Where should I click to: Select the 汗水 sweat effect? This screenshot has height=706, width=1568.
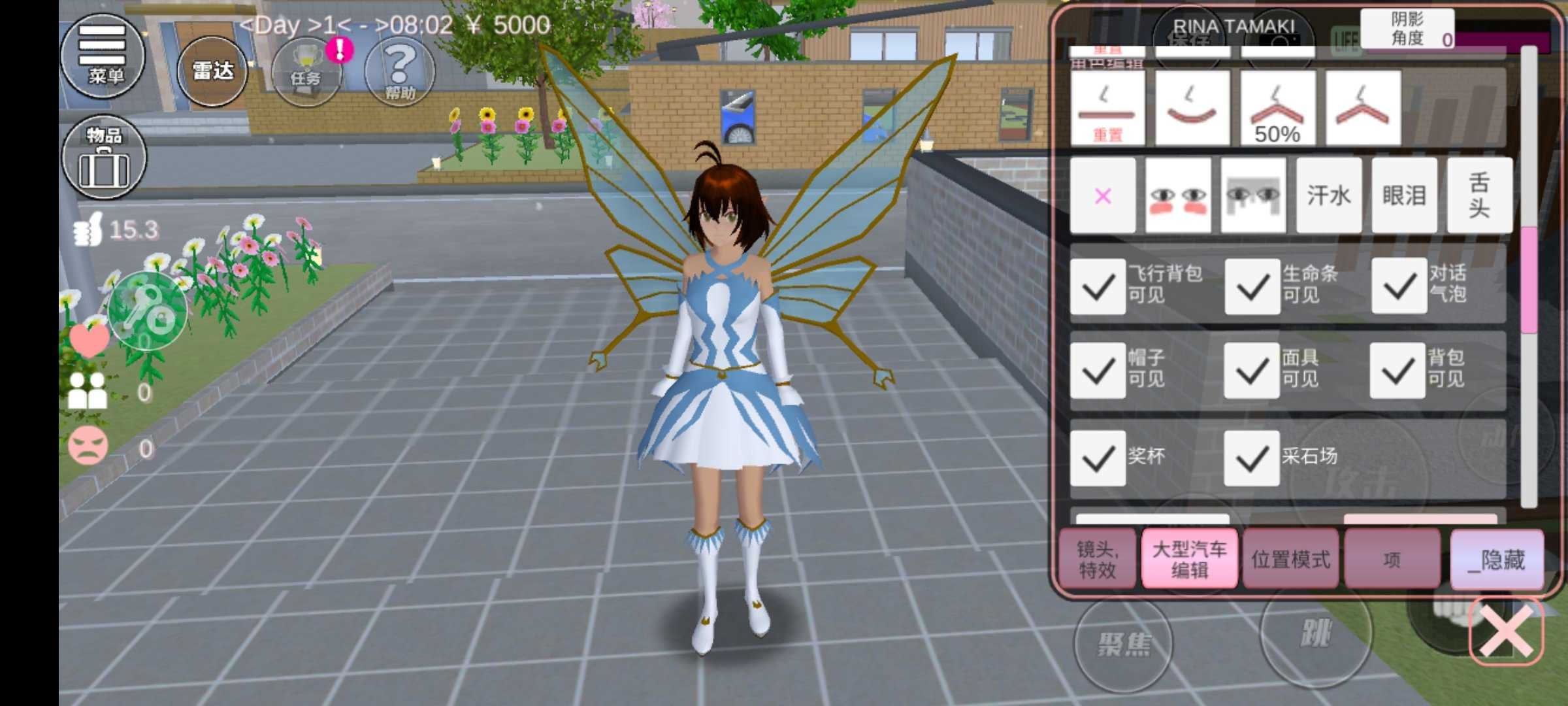coord(1328,195)
